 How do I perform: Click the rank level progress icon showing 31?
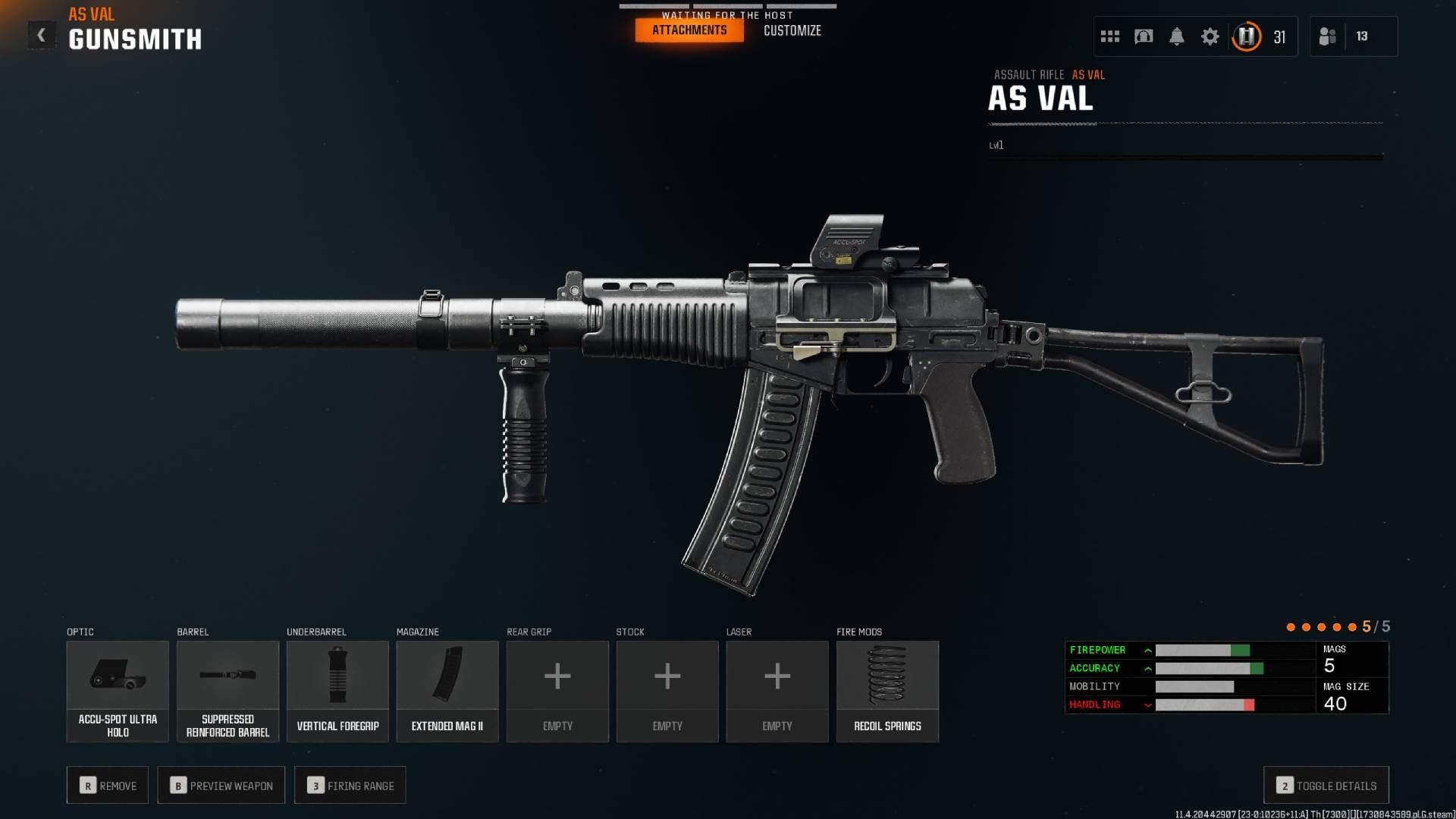1246,36
